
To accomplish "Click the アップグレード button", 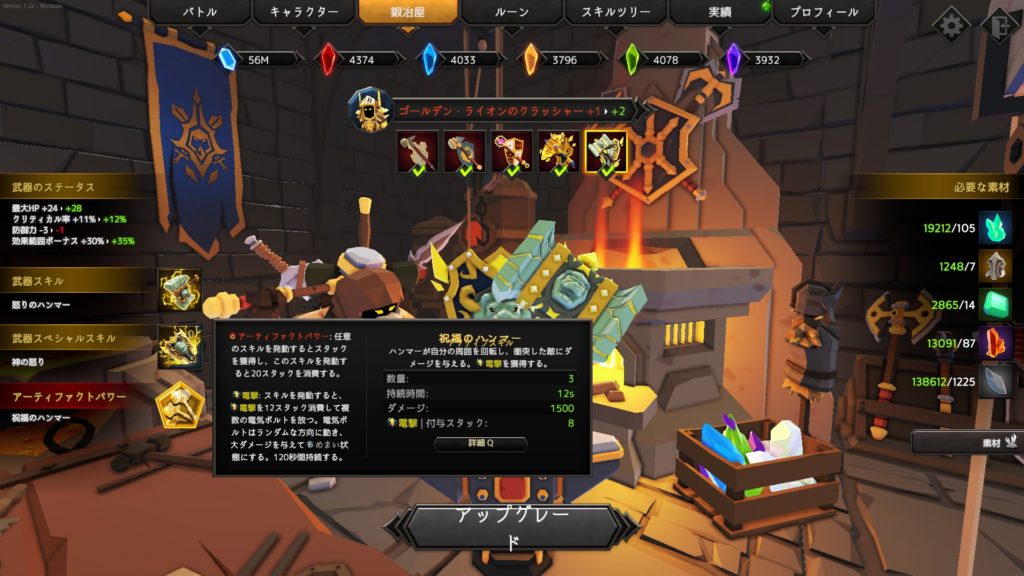I will point(512,527).
